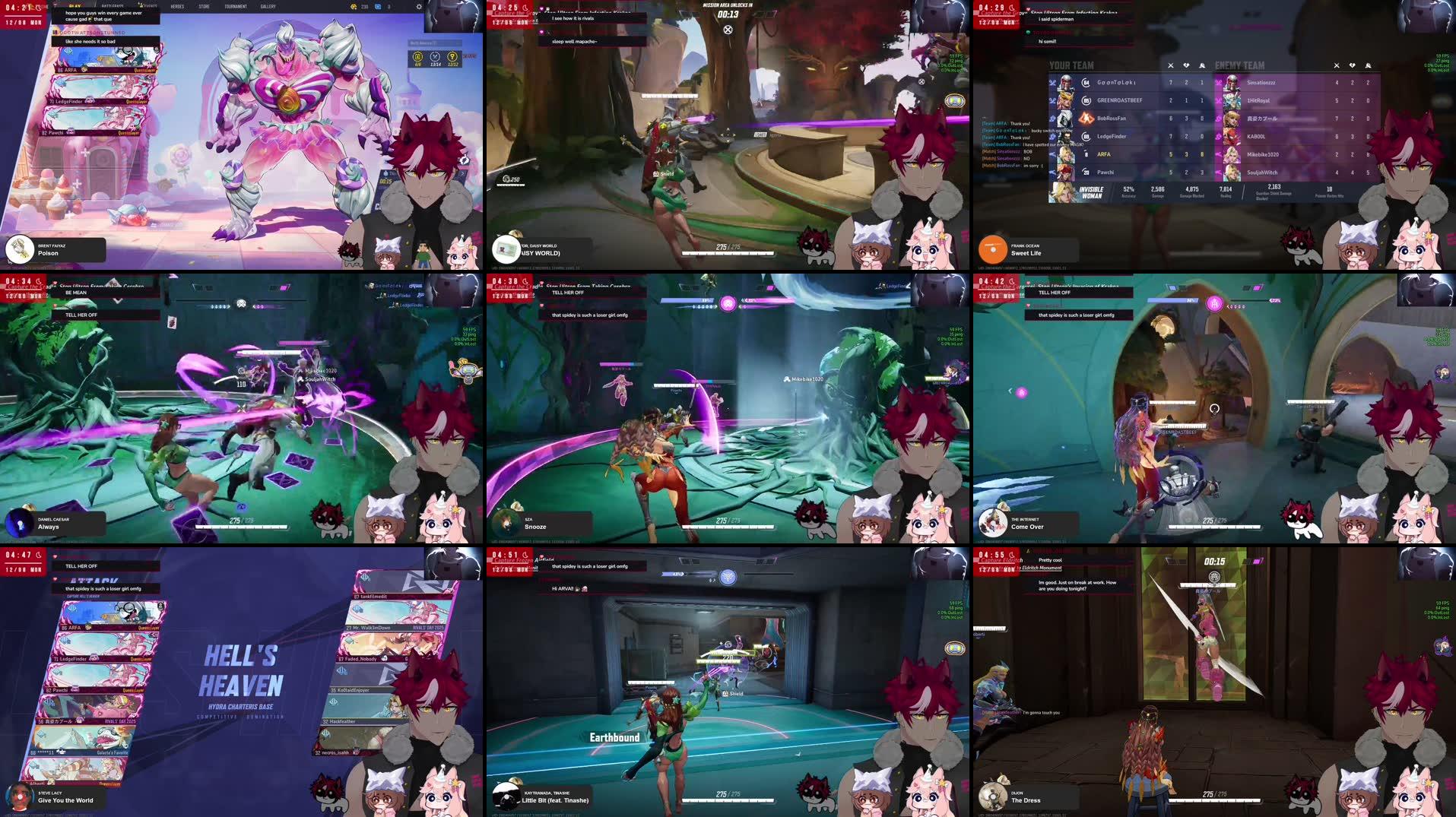Image resolution: width=1456 pixels, height=817 pixels.
Task: Click the crossed-swords battles icon showing 13/14
Action: coord(435,58)
